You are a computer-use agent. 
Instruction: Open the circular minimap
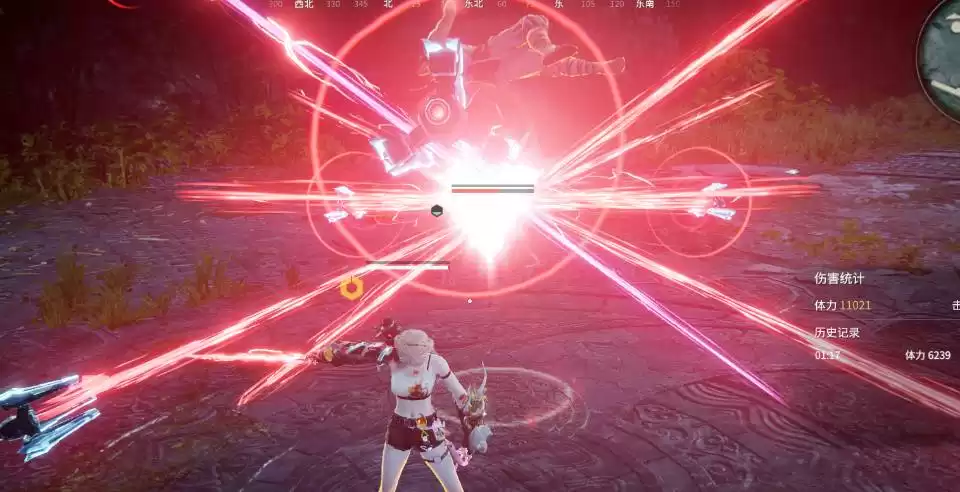(943, 48)
